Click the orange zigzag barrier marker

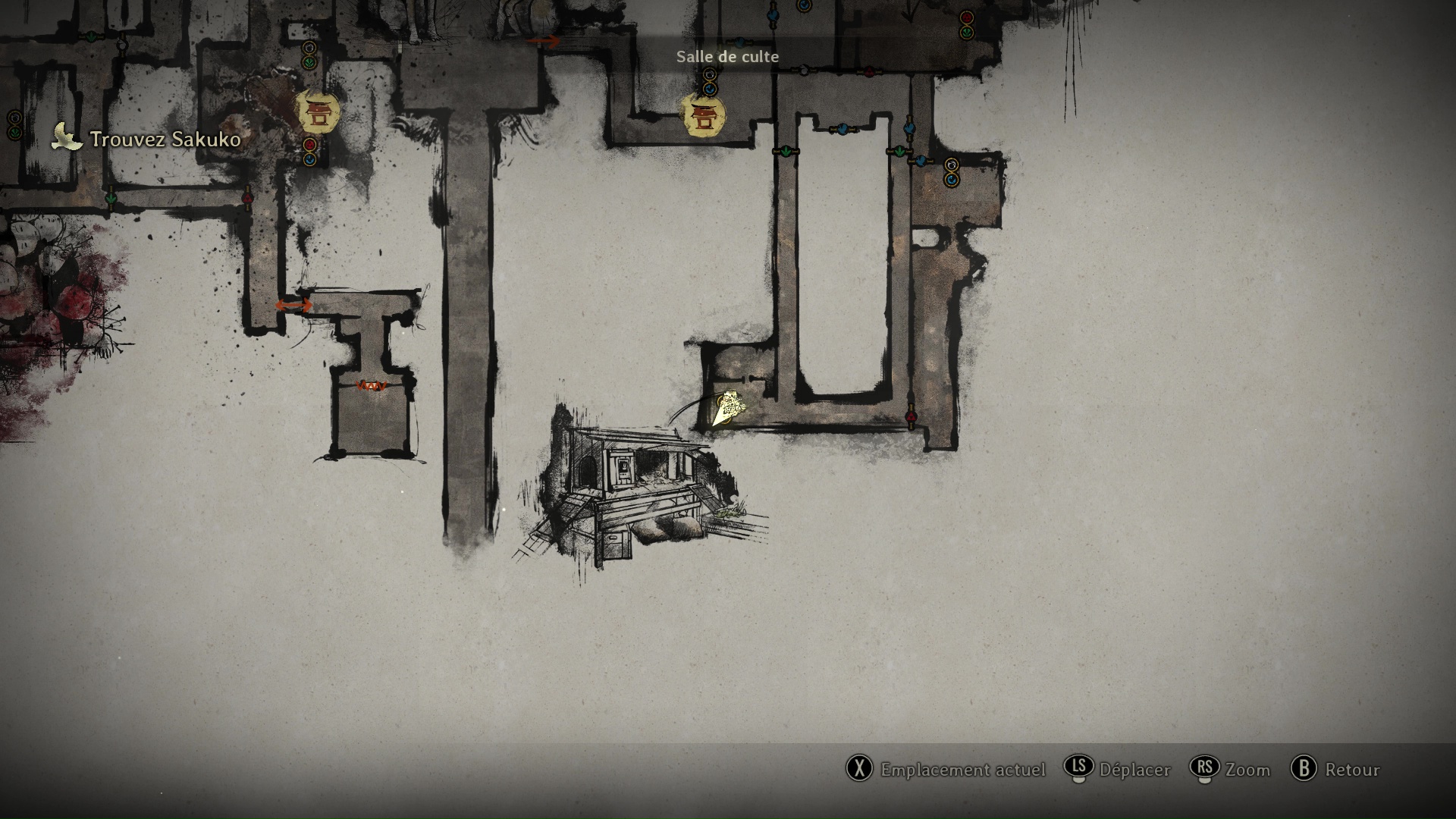click(x=372, y=386)
